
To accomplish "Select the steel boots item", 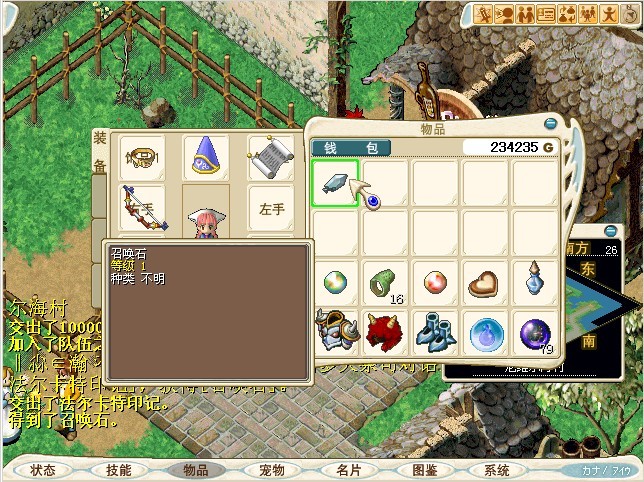I will (435, 331).
